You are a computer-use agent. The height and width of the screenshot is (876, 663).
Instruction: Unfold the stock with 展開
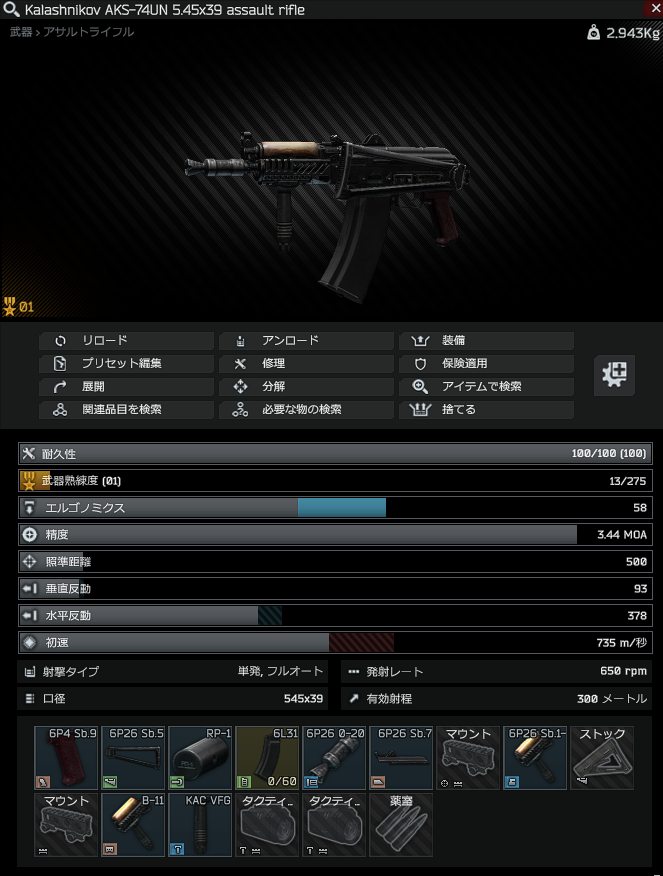pyautogui.click(x=127, y=387)
